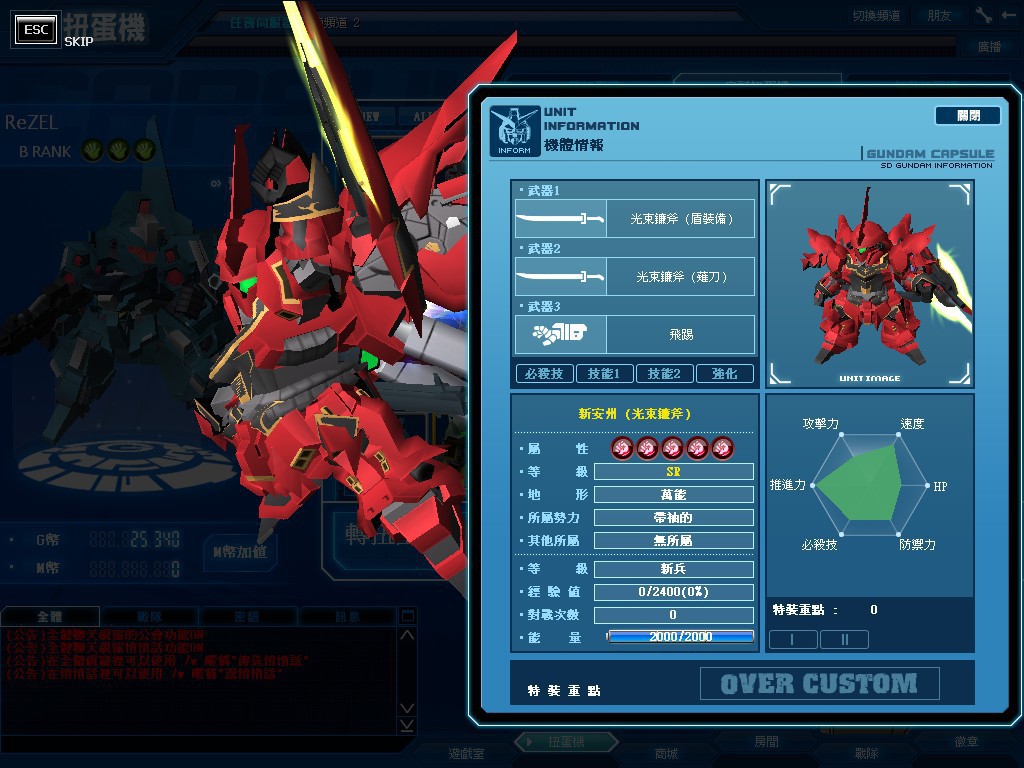The width and height of the screenshot is (1024, 768).
Task: Click the 廣播 broadcast button
Action: pos(989,47)
